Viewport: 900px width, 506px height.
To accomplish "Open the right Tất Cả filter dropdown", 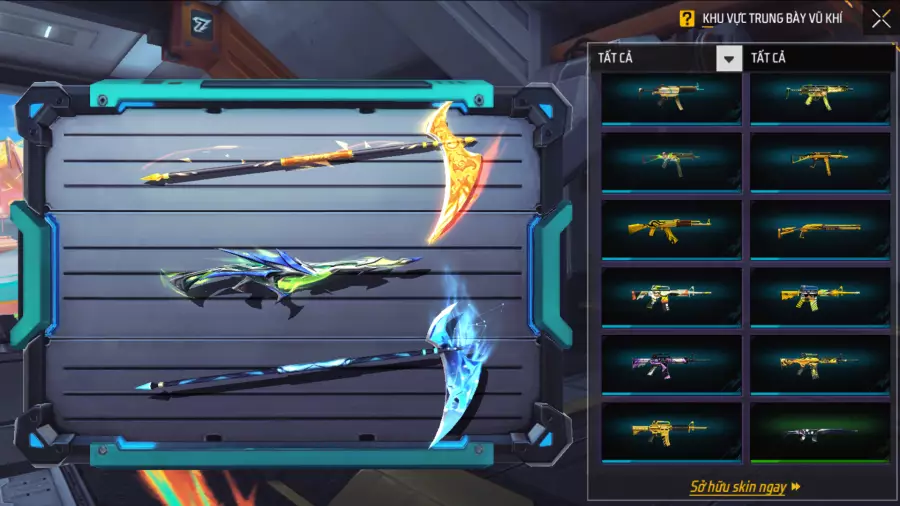I will tap(820, 58).
